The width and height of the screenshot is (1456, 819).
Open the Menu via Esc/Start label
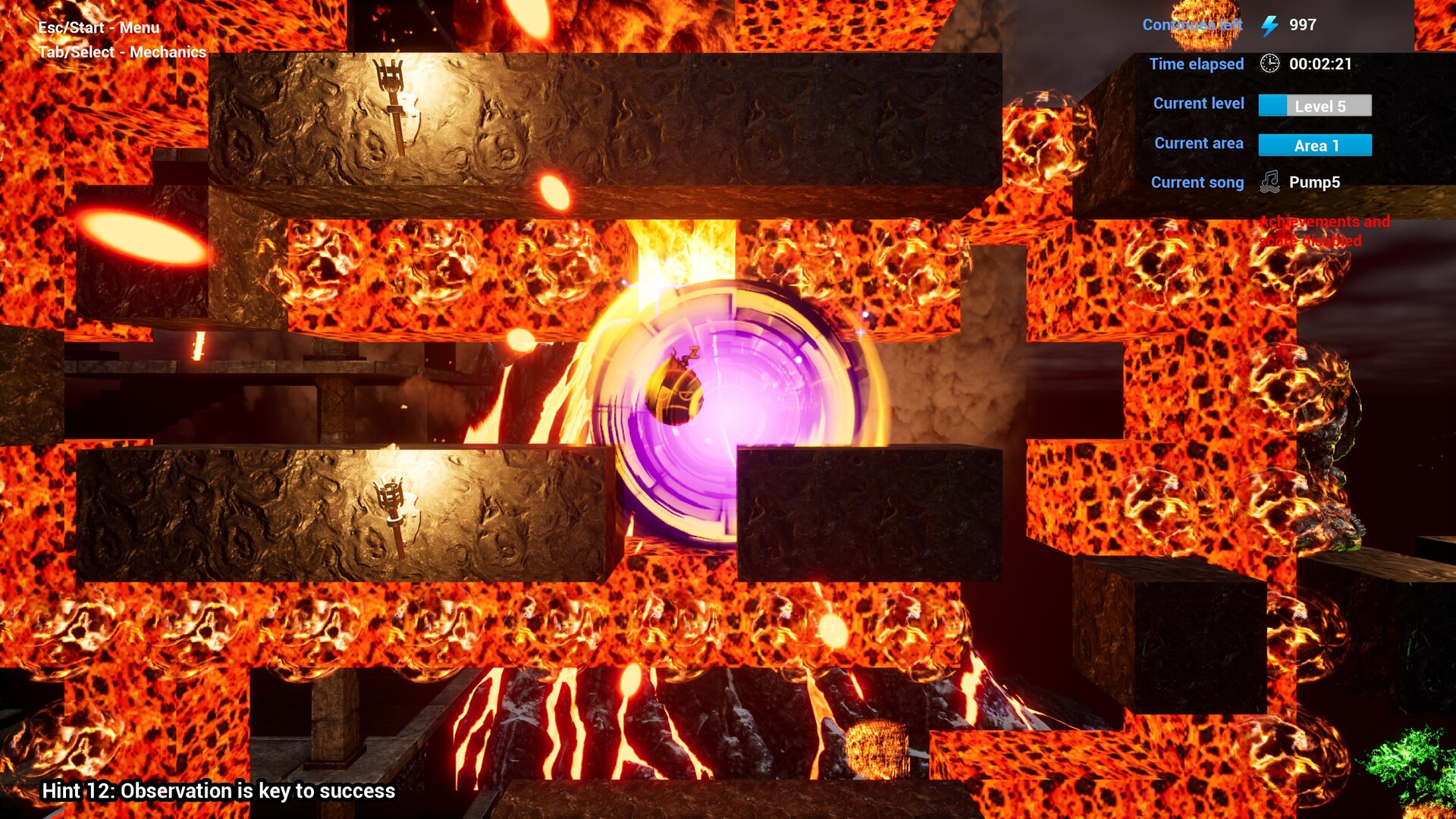click(99, 27)
